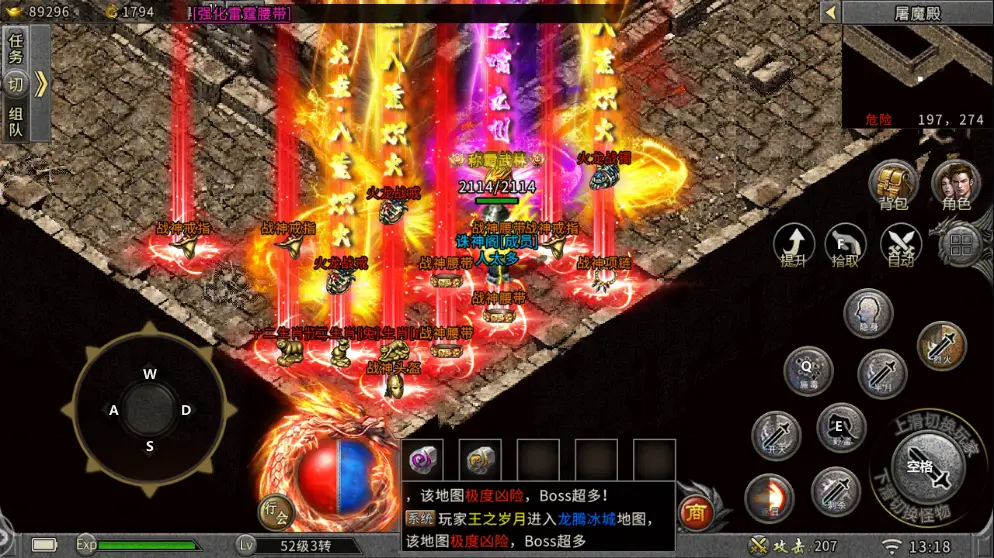Select the purple swirl scroll hotbar slot
This screenshot has width=994, height=558.
point(422,460)
